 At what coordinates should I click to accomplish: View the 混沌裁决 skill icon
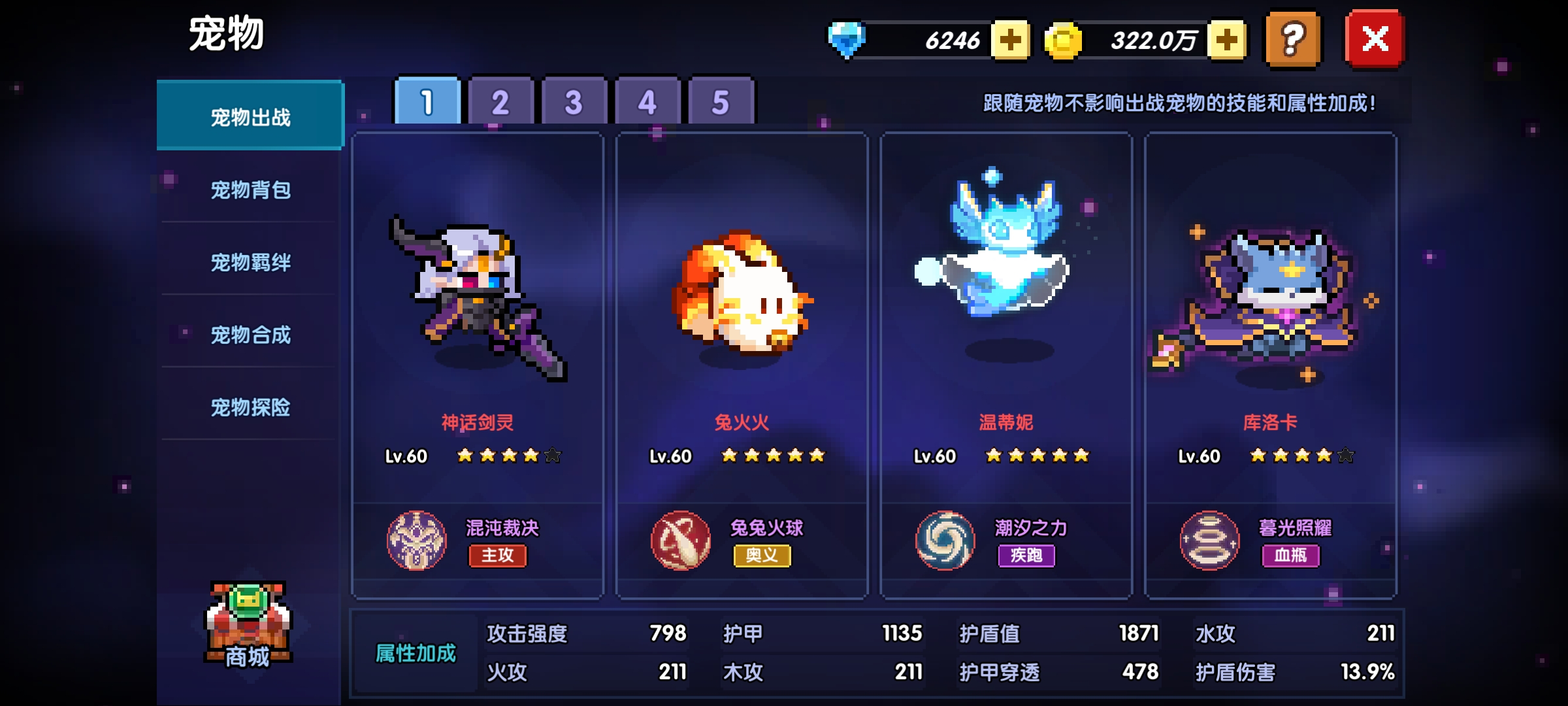417,541
